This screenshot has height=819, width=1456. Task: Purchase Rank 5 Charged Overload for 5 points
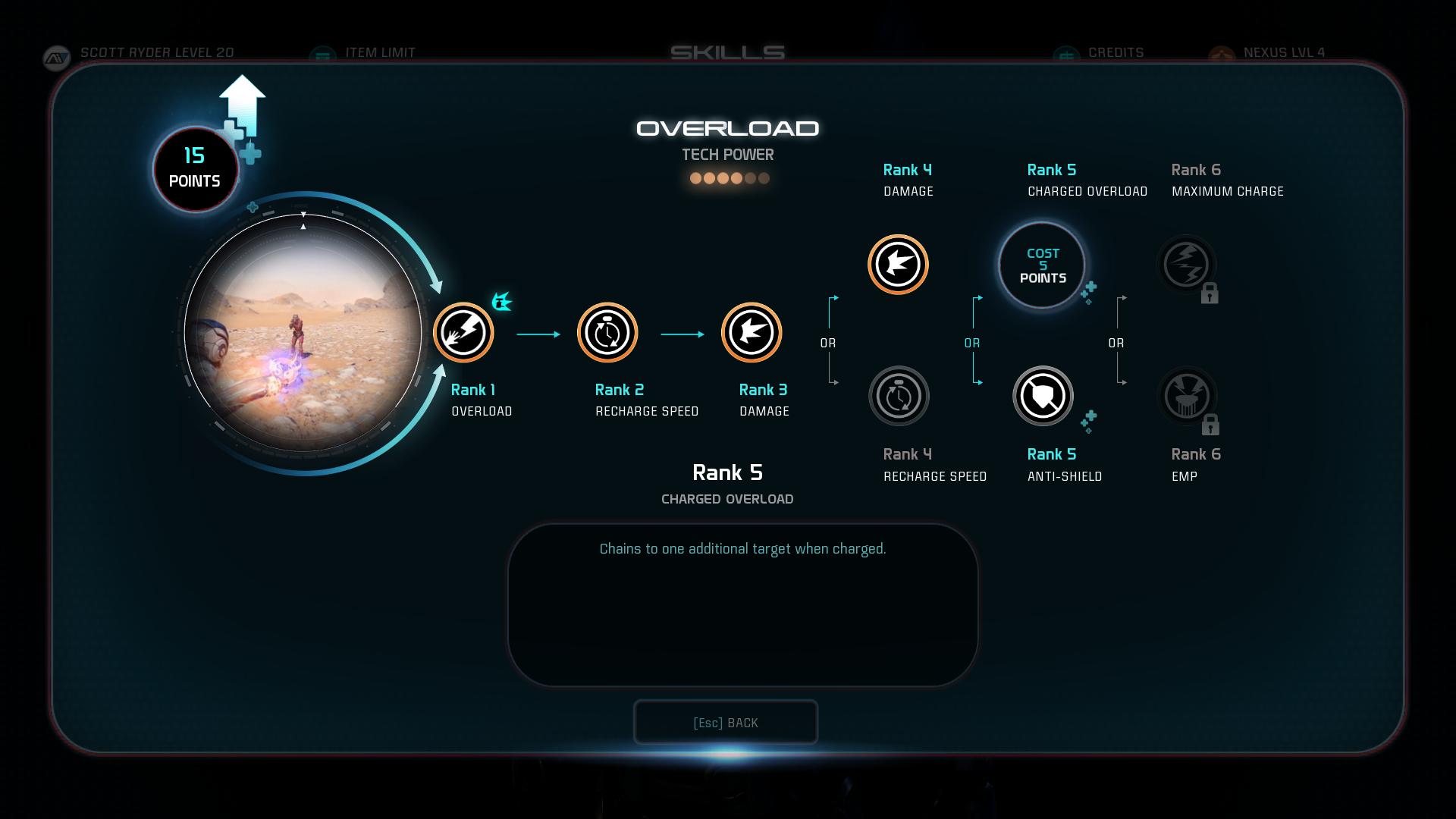[1042, 265]
